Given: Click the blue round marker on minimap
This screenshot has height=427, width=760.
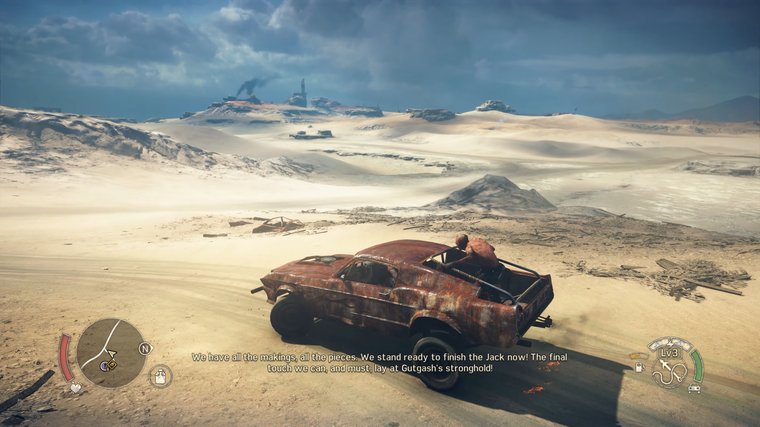Looking at the screenshot, I should click(x=104, y=366).
